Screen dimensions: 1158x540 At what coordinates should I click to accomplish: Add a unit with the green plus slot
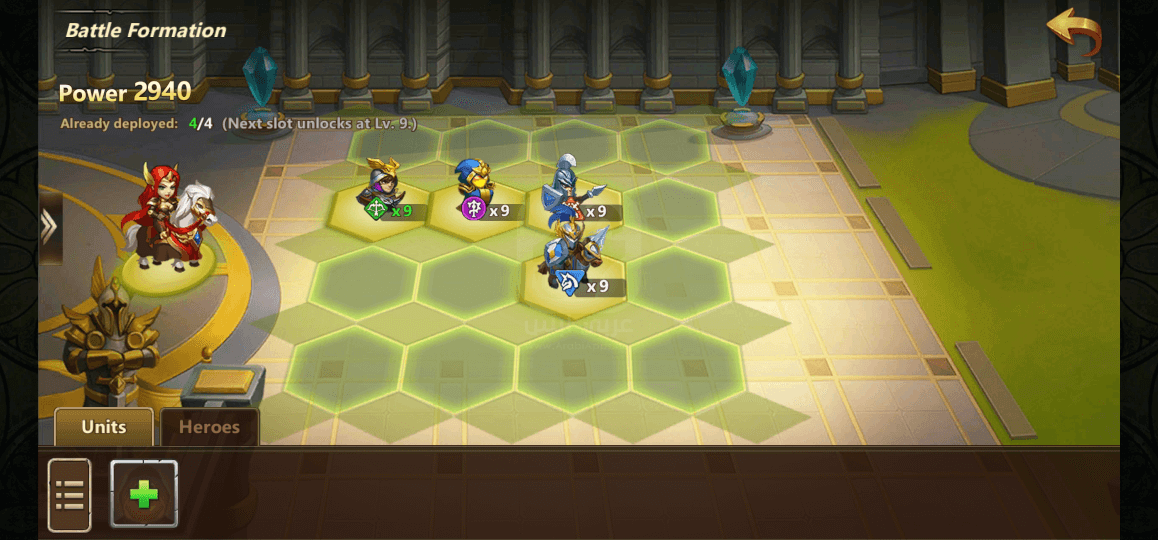144,494
